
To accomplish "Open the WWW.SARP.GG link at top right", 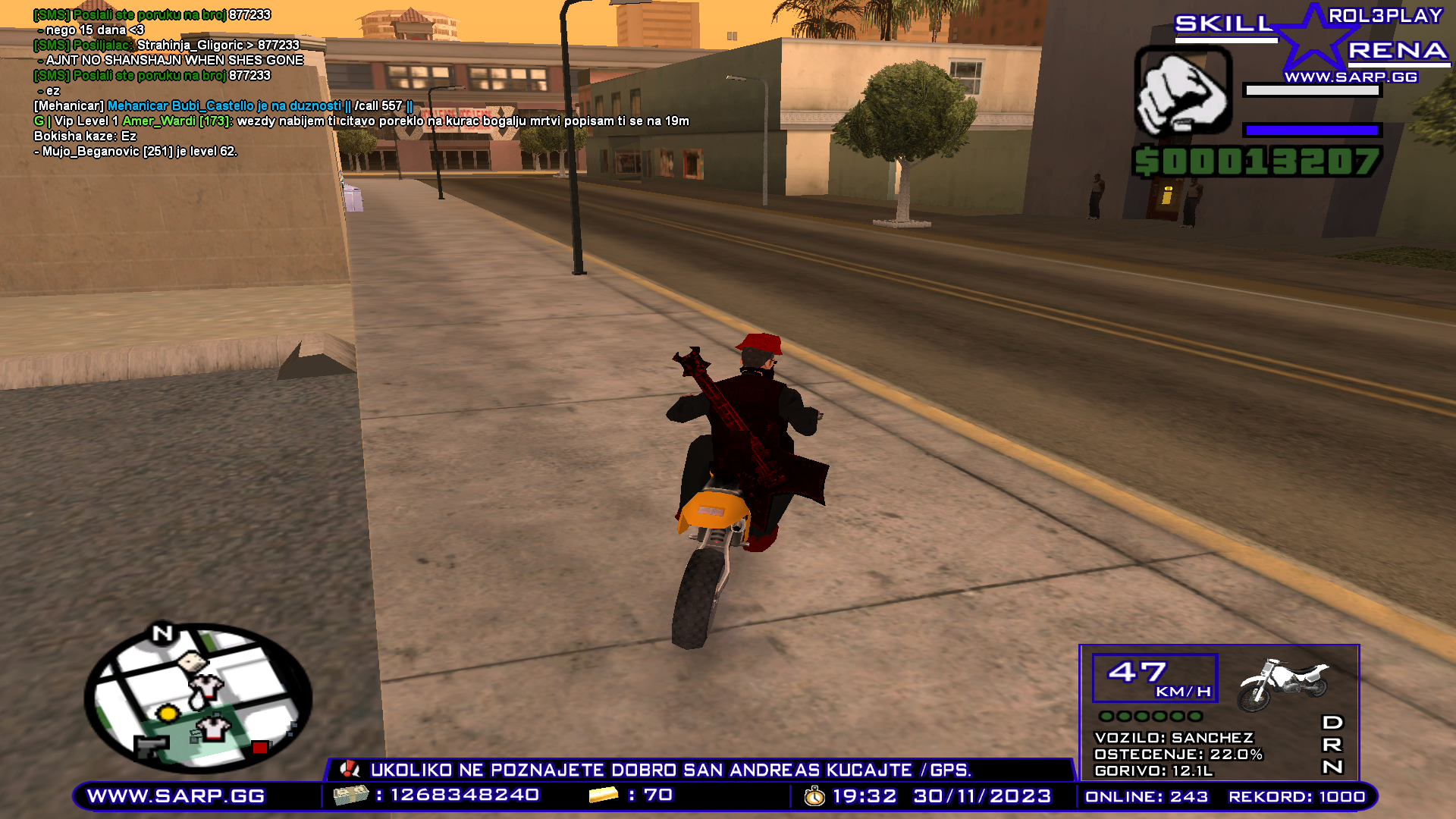I will [x=1354, y=76].
